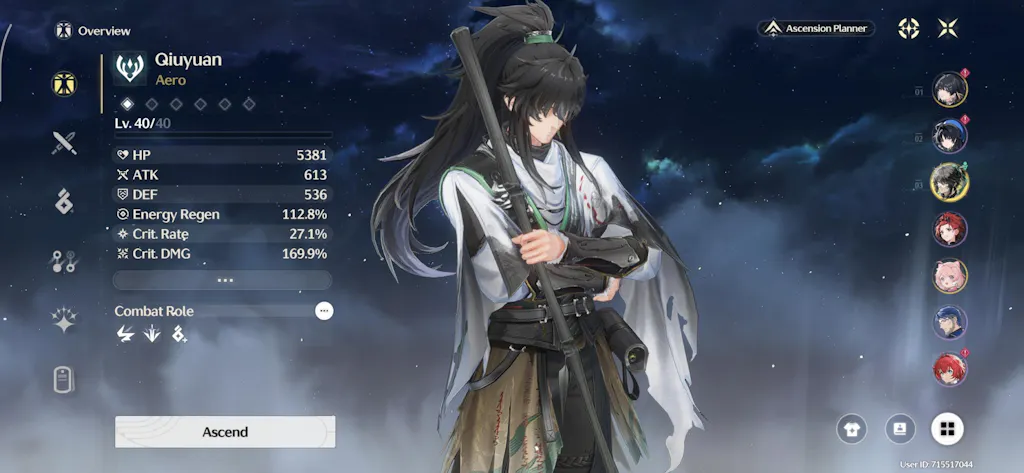The image size is (1024, 473).
Task: Choose the blue-haired character portrait
Action: click(x=950, y=322)
